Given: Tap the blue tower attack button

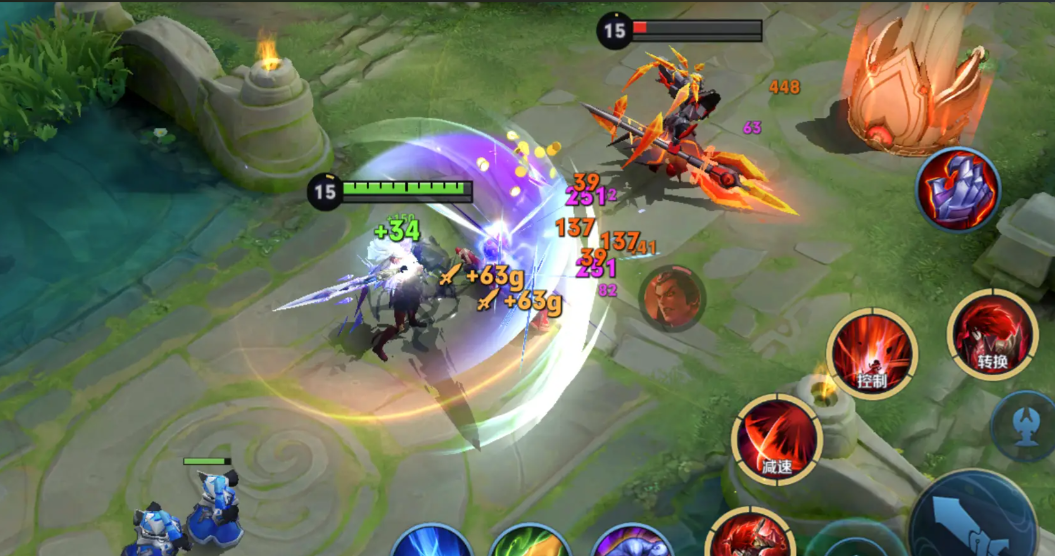Looking at the screenshot, I should click(x=1027, y=426).
